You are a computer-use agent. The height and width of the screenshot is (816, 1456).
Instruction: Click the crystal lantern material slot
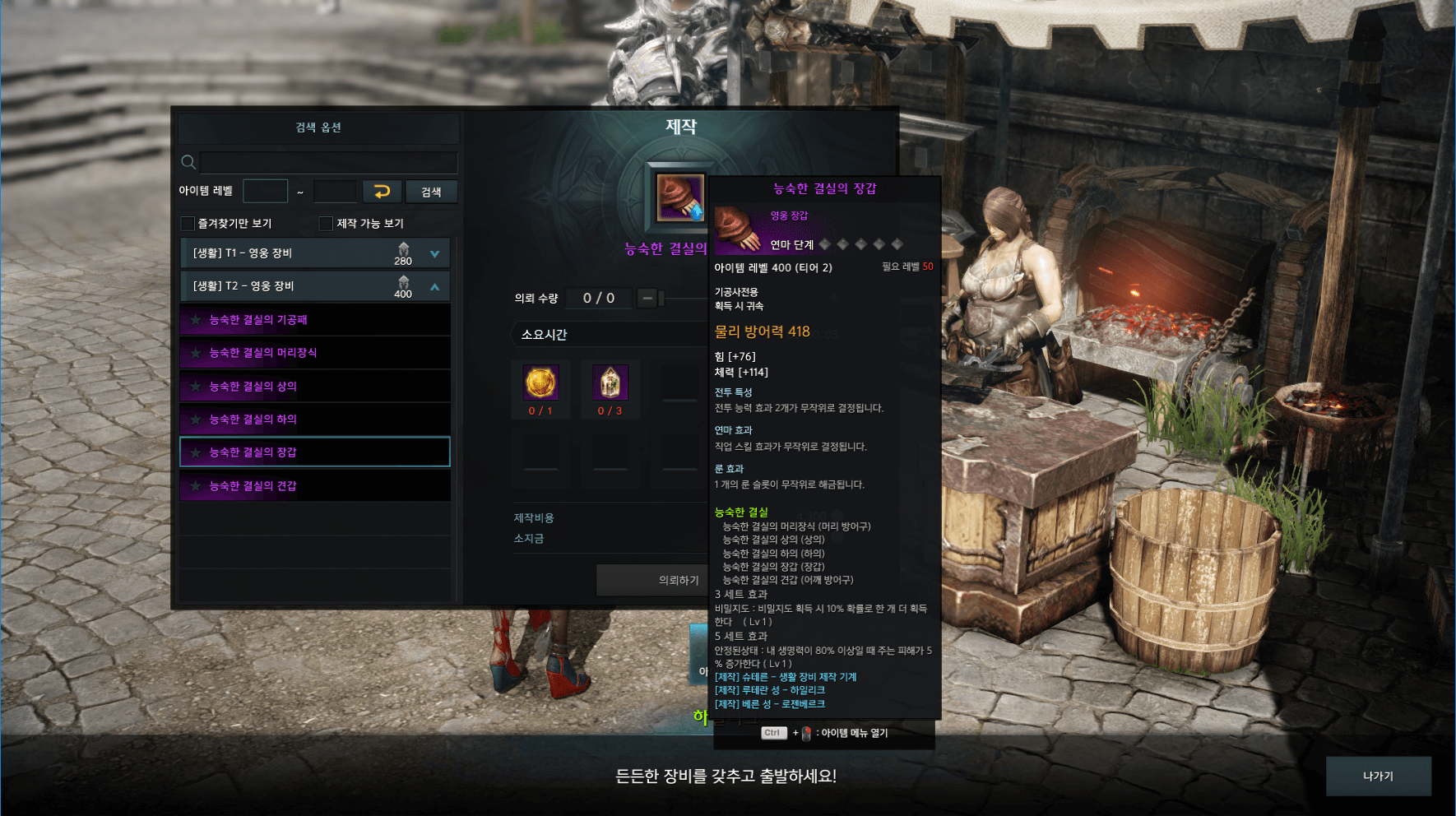610,383
